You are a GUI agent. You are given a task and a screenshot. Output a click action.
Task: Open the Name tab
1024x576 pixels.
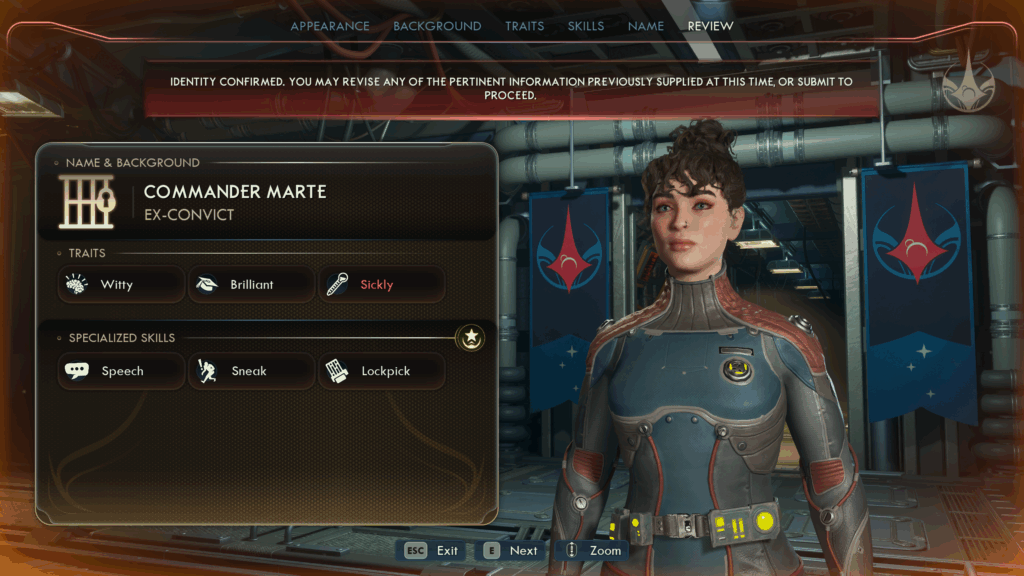click(646, 26)
